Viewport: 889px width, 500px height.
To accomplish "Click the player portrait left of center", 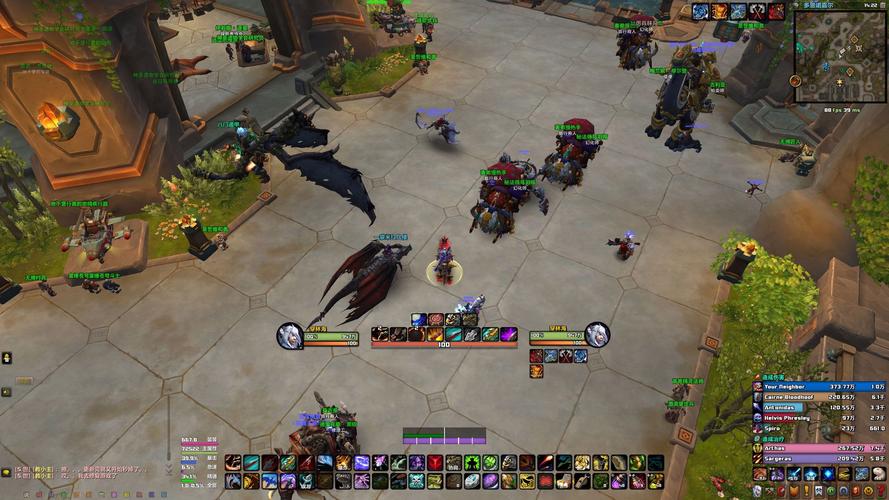I will coord(290,335).
